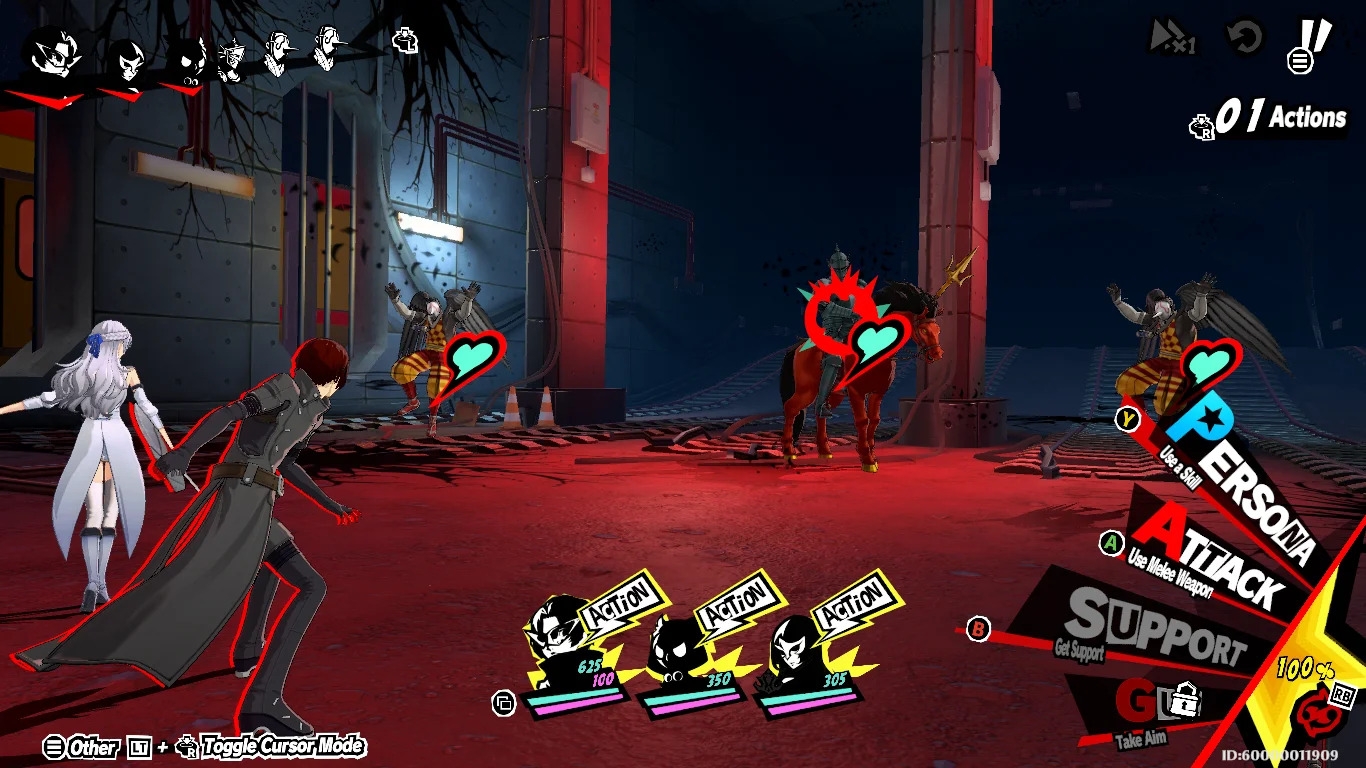Open the battle menu with exclamation marks
The width and height of the screenshot is (1366, 768).
pyautogui.click(x=1311, y=47)
